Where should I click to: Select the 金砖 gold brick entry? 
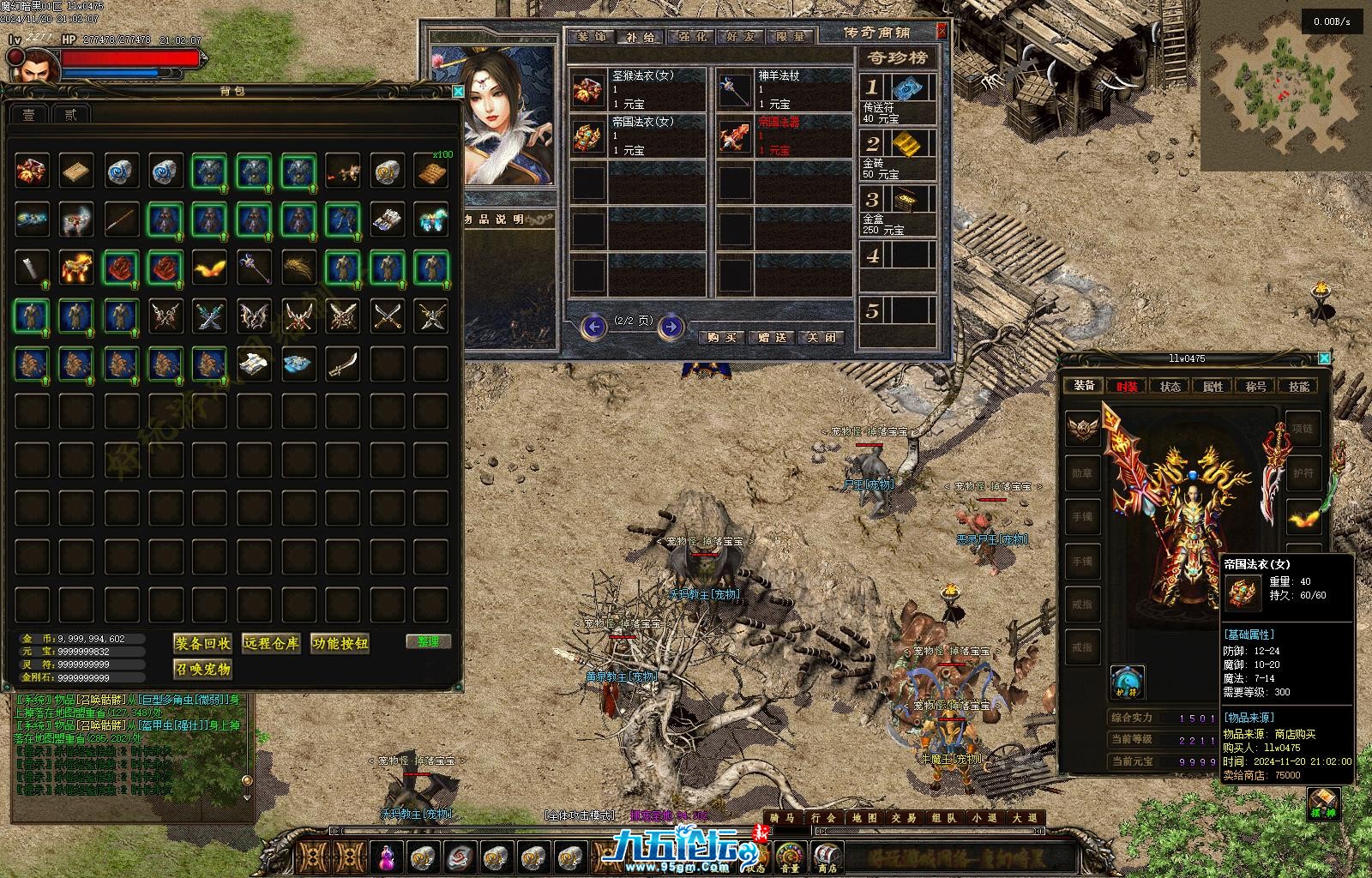[x=898, y=156]
